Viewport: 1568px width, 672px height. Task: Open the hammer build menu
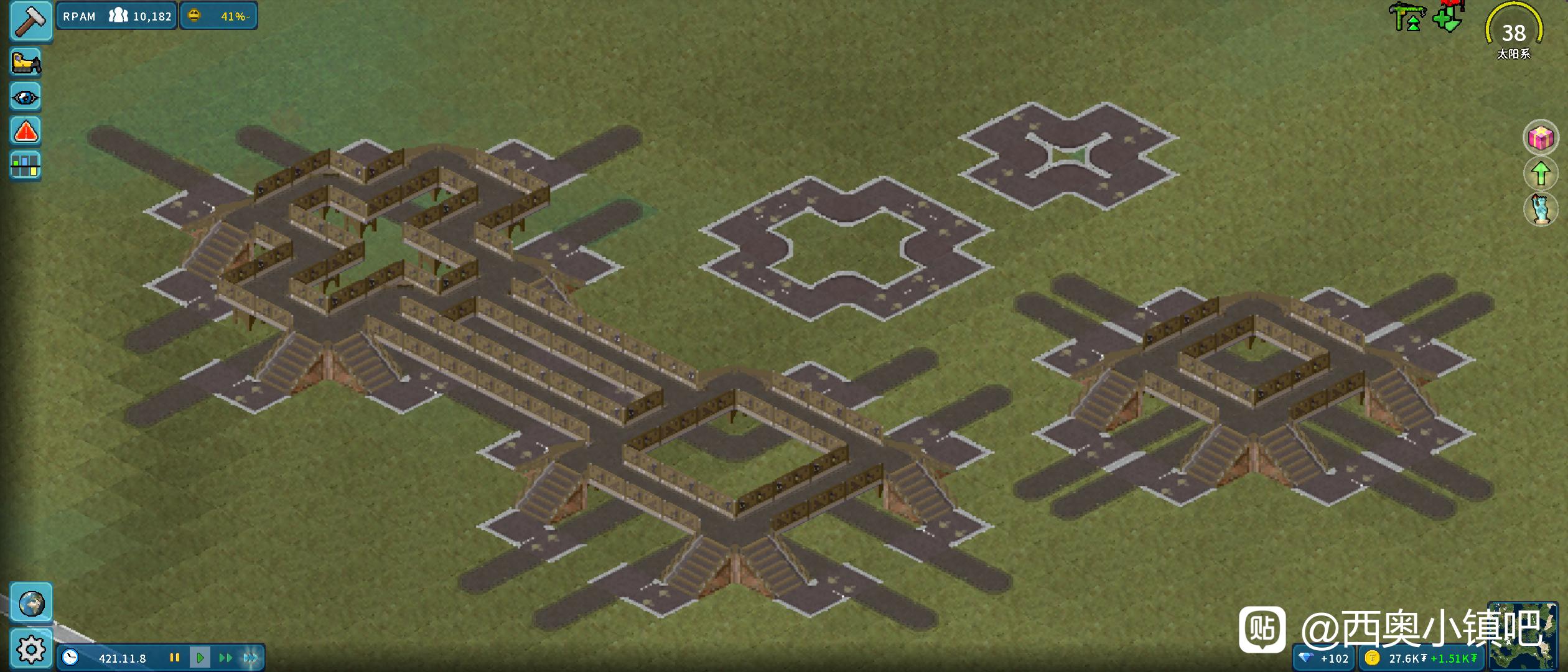click(30, 21)
